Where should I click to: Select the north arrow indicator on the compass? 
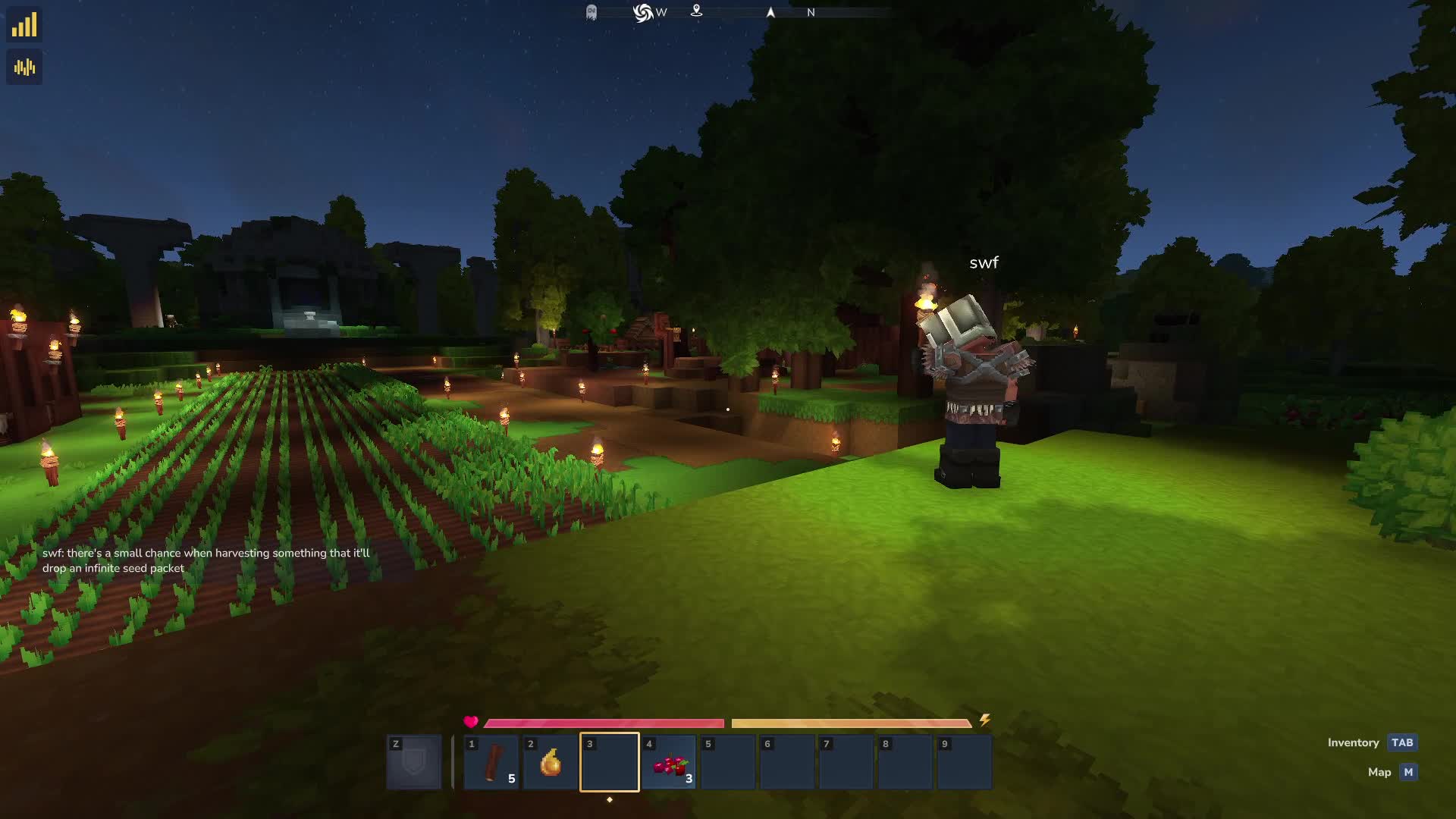point(769,12)
